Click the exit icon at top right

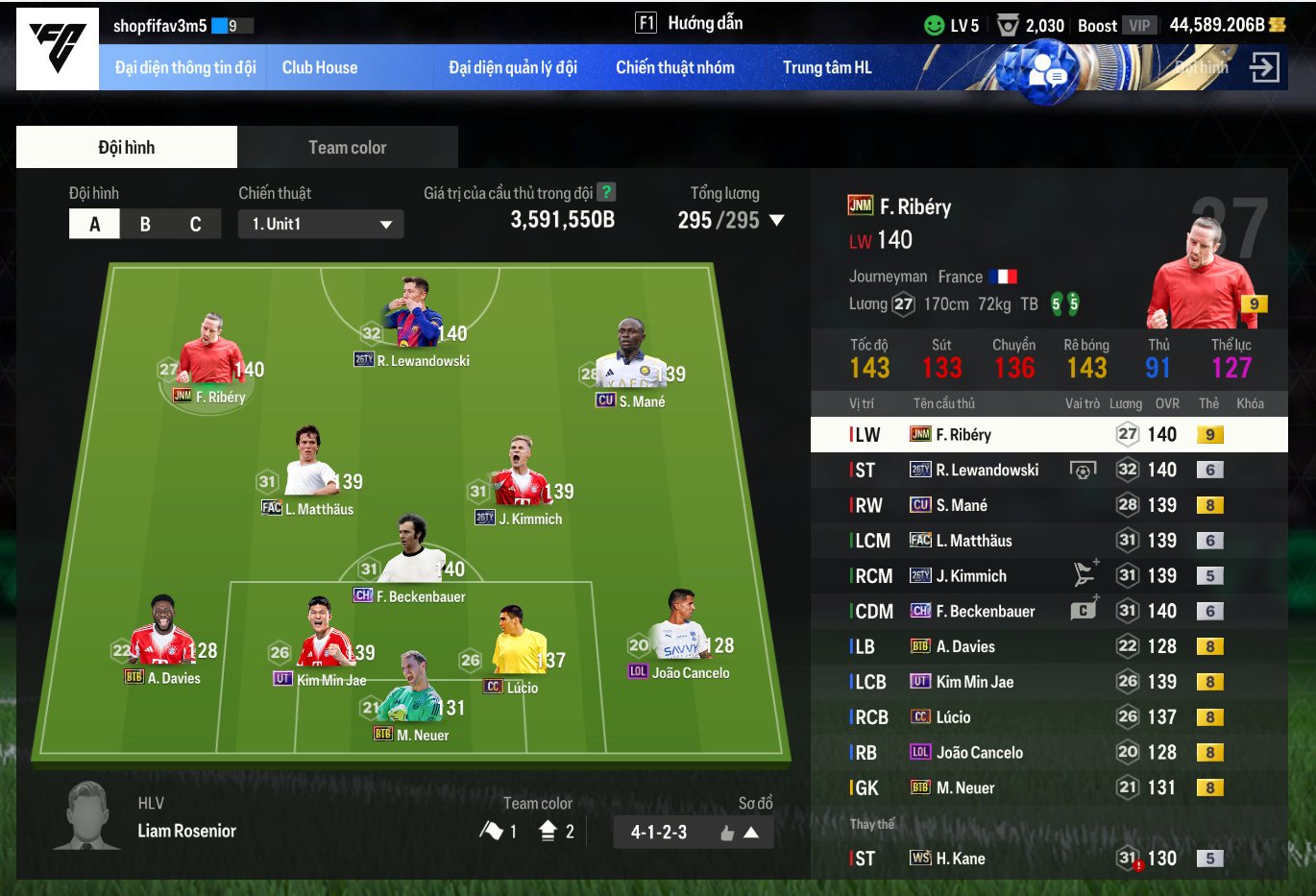tap(1264, 67)
